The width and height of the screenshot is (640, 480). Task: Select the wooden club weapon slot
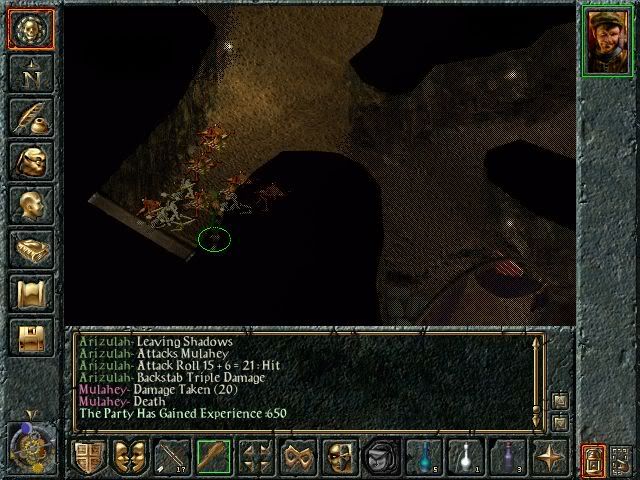tap(213, 456)
